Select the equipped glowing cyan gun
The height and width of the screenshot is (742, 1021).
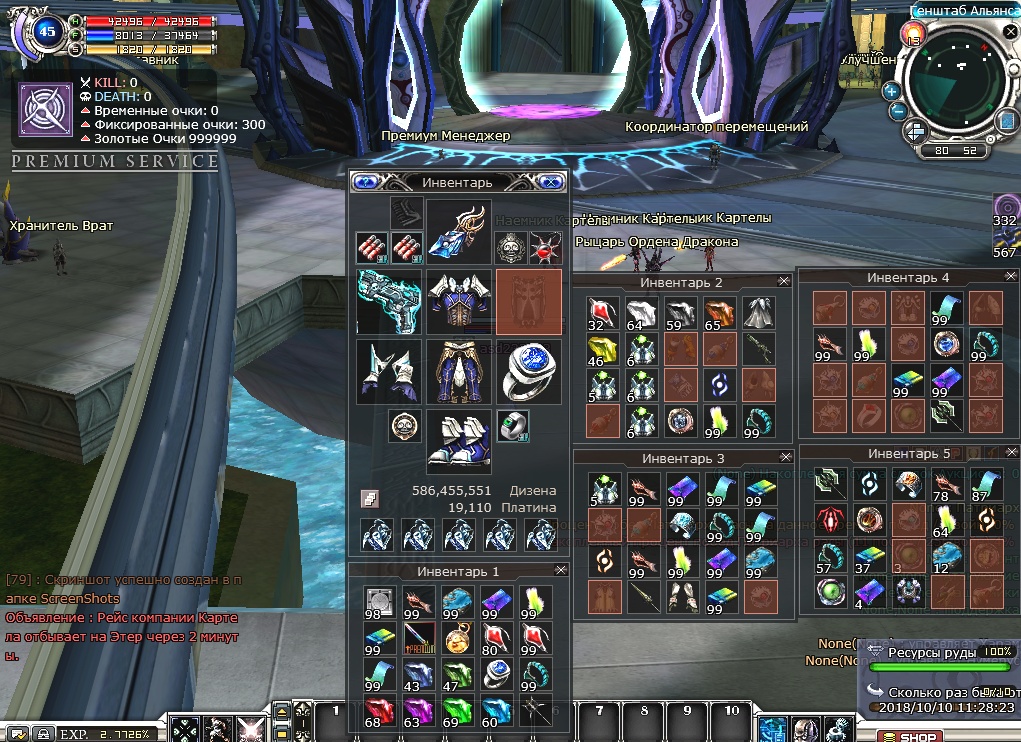(x=388, y=302)
